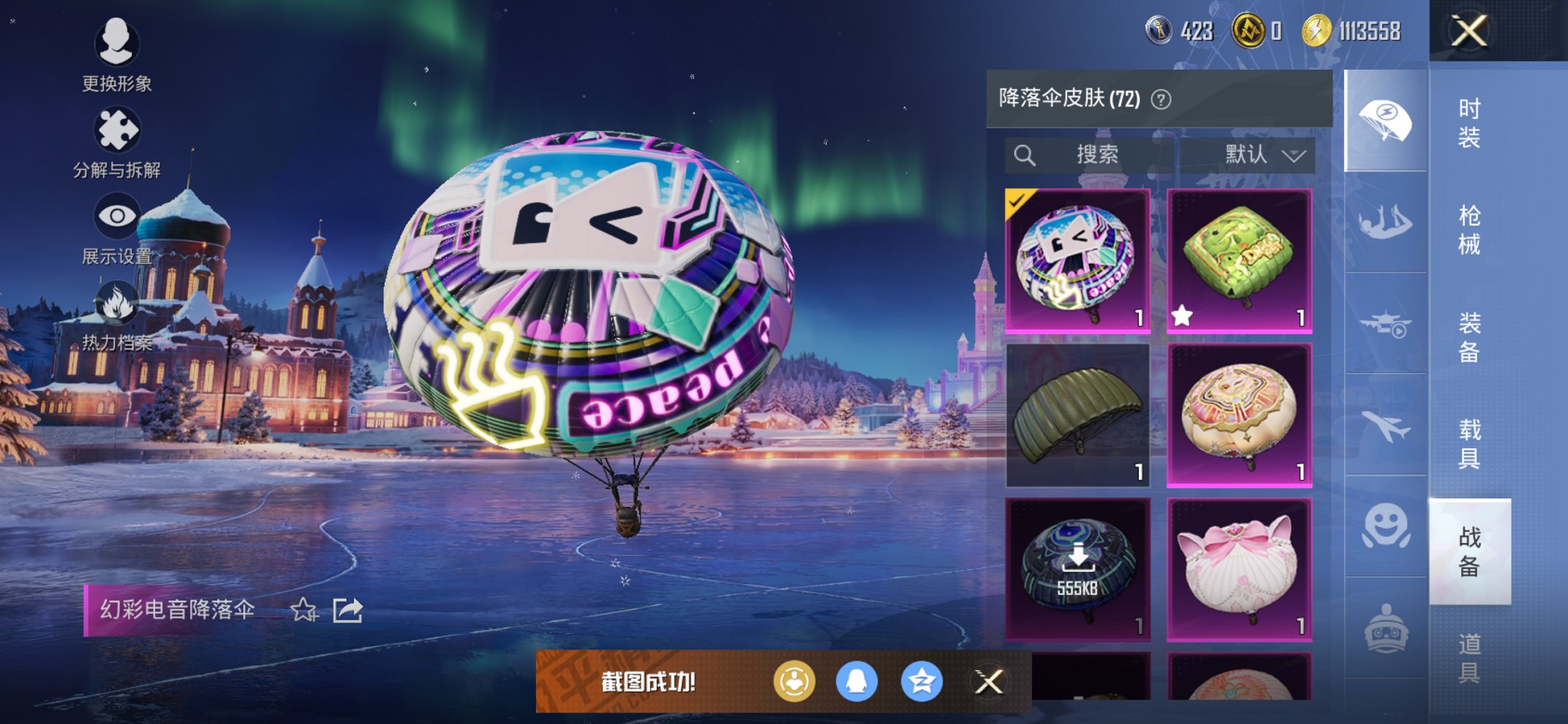Select the pink bow cat-ear parachute
1568x724 pixels.
click(x=1239, y=570)
